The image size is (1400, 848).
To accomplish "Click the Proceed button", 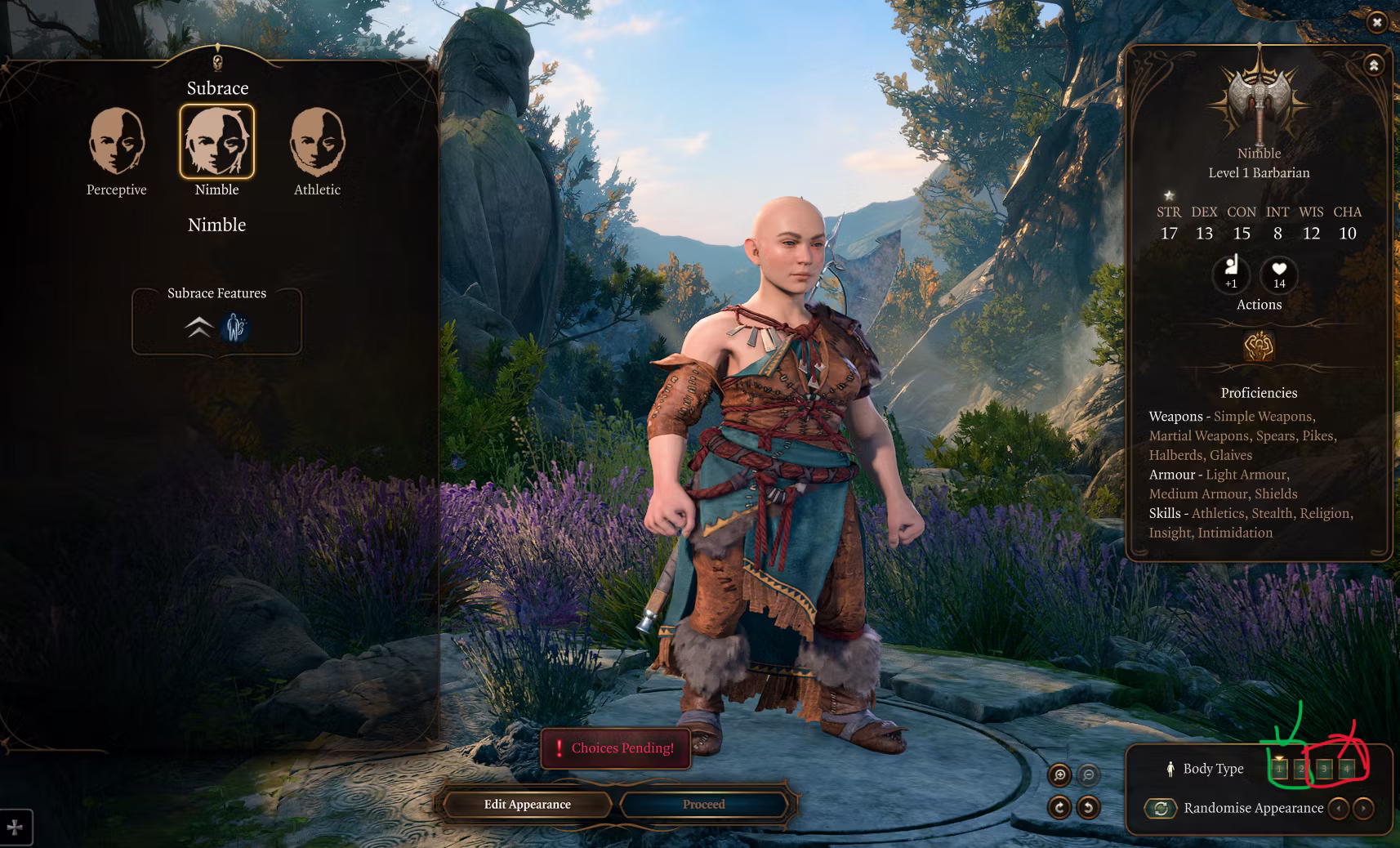I will click(704, 805).
